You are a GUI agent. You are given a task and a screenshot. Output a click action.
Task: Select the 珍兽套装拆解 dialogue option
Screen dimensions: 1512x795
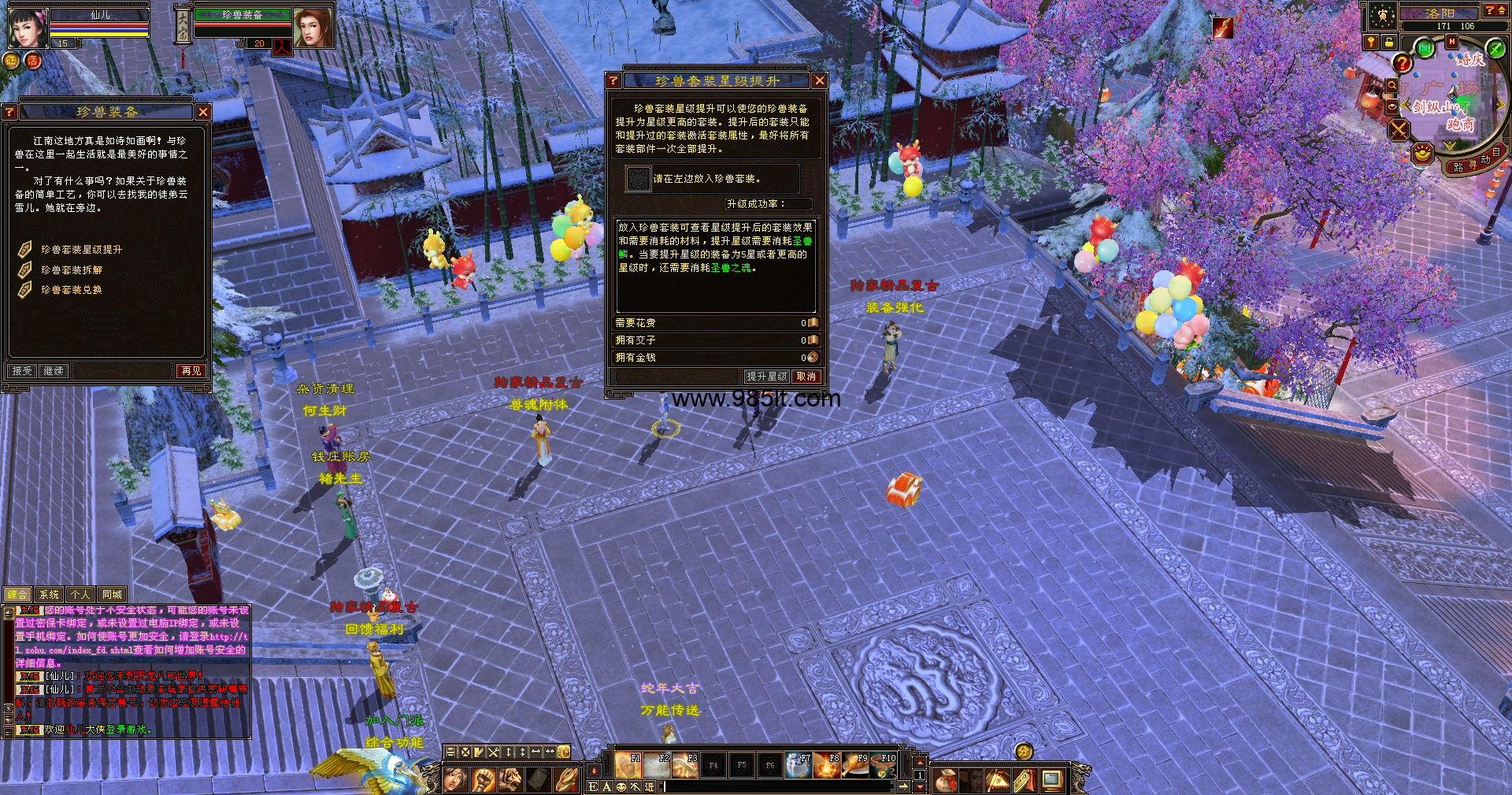(71, 270)
